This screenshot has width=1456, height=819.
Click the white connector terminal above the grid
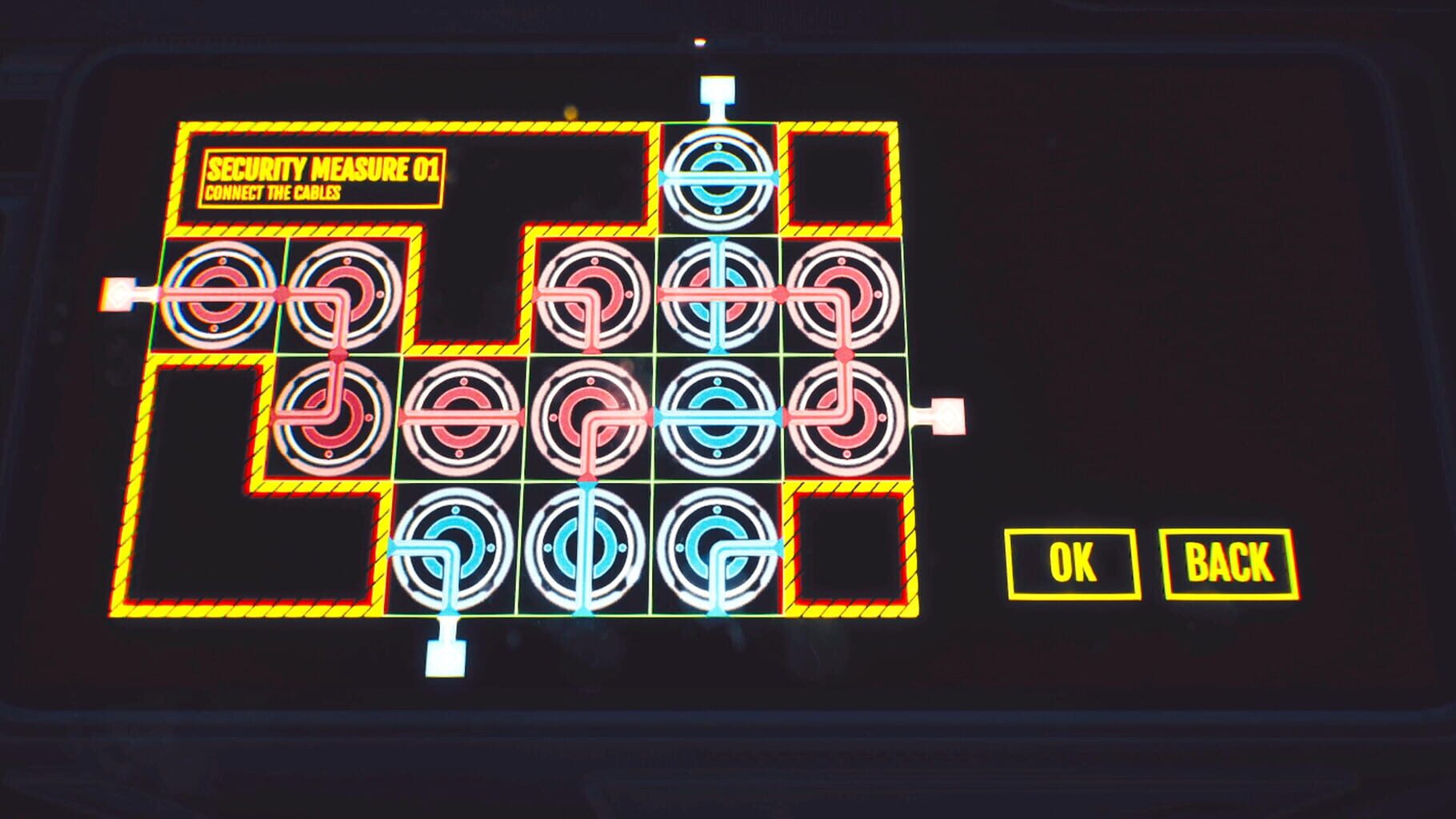(x=718, y=88)
